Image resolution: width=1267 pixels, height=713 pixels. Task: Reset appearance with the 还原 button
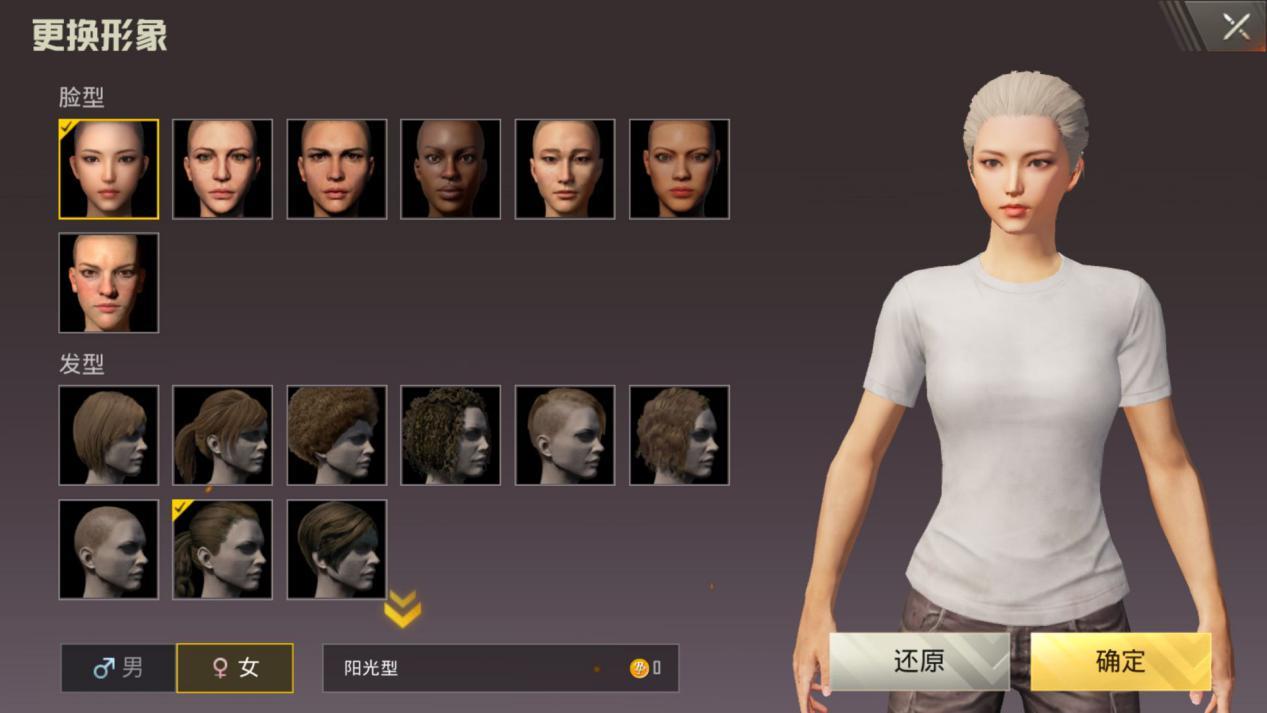click(919, 661)
